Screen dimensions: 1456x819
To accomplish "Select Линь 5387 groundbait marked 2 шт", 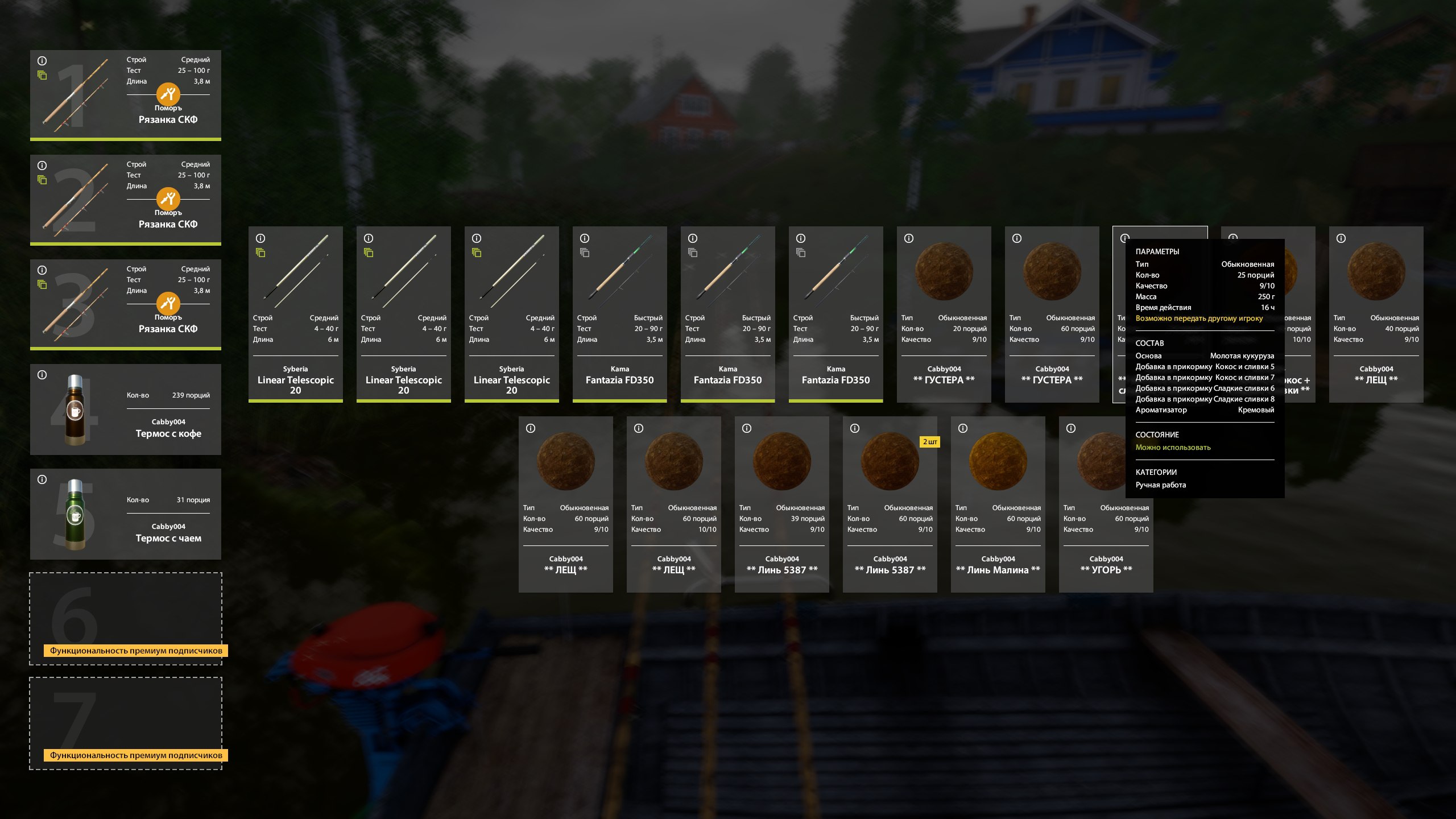I will tap(890, 504).
